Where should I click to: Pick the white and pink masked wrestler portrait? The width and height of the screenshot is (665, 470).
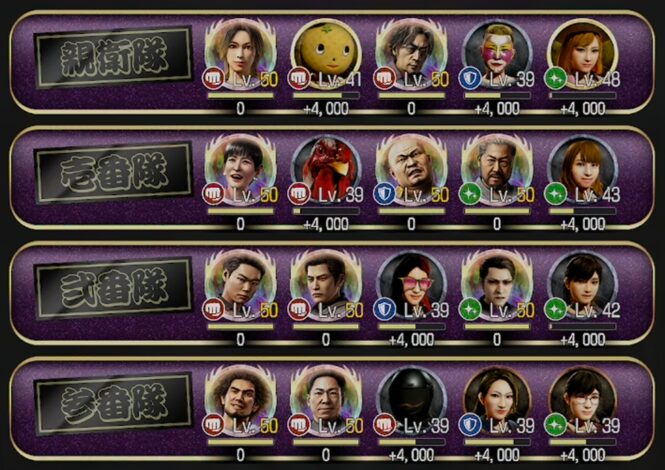tap(497, 52)
